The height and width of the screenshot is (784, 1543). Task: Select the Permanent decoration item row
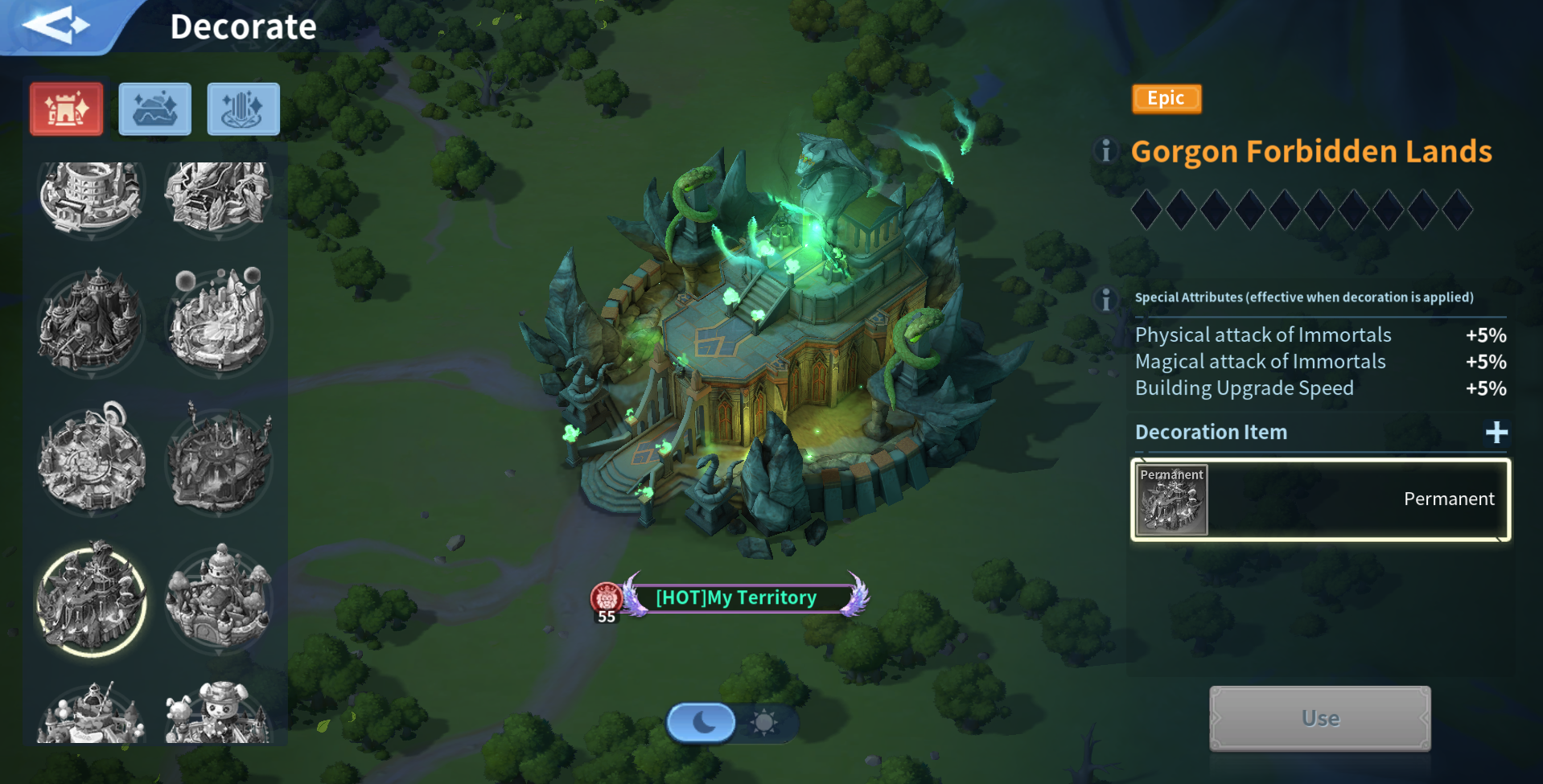pyautogui.click(x=1320, y=499)
